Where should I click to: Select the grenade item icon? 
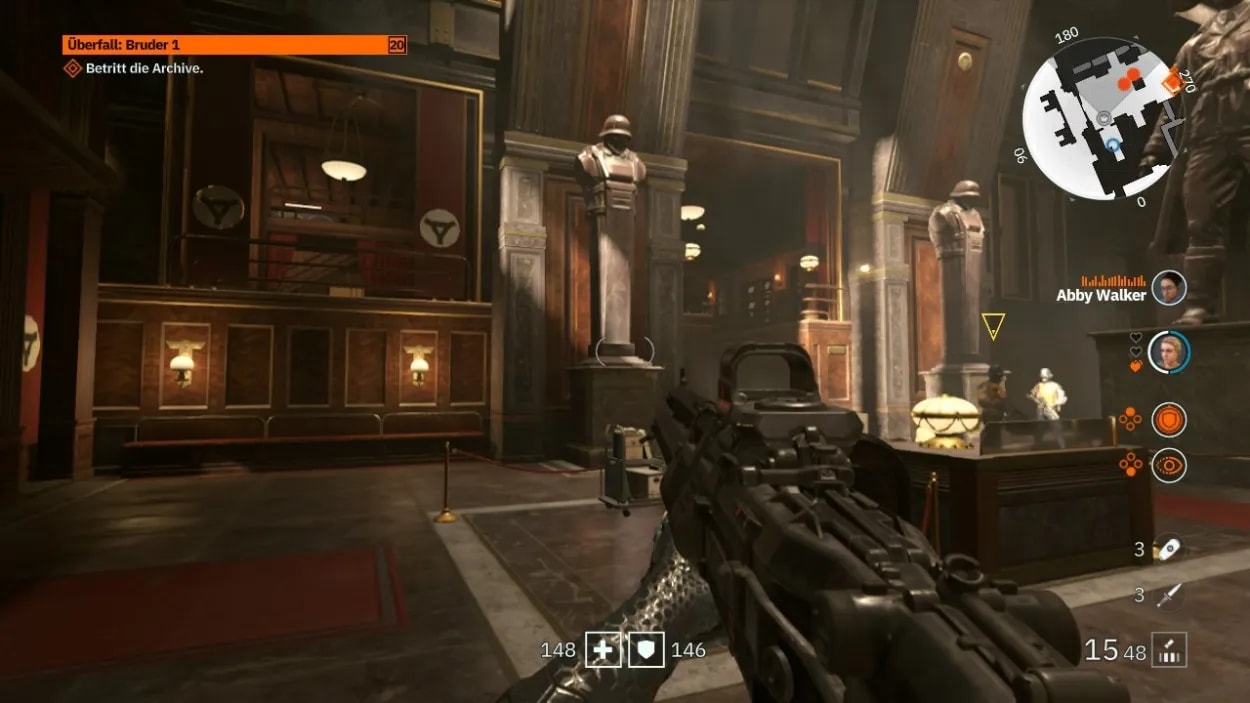tap(1168, 549)
